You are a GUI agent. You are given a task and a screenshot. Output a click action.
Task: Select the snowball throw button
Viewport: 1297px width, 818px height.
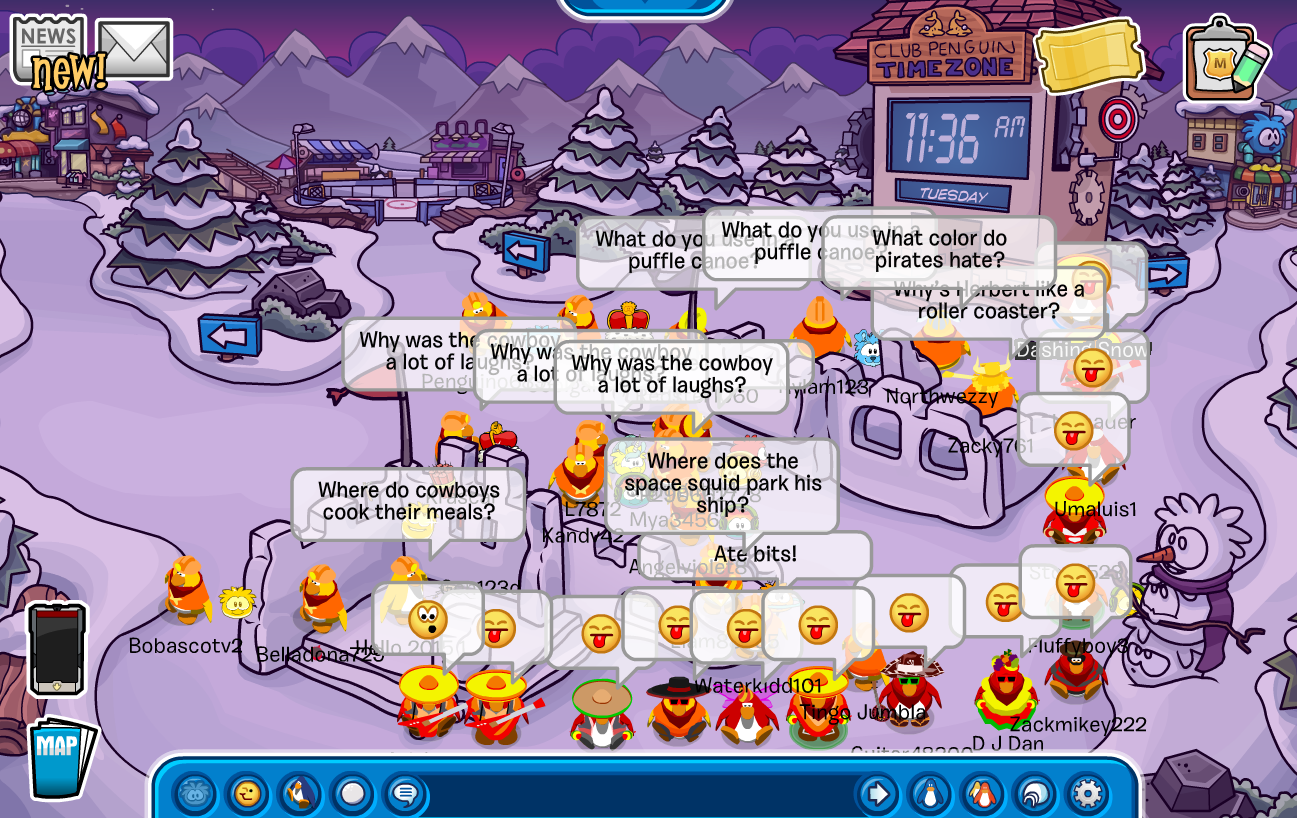(x=352, y=795)
